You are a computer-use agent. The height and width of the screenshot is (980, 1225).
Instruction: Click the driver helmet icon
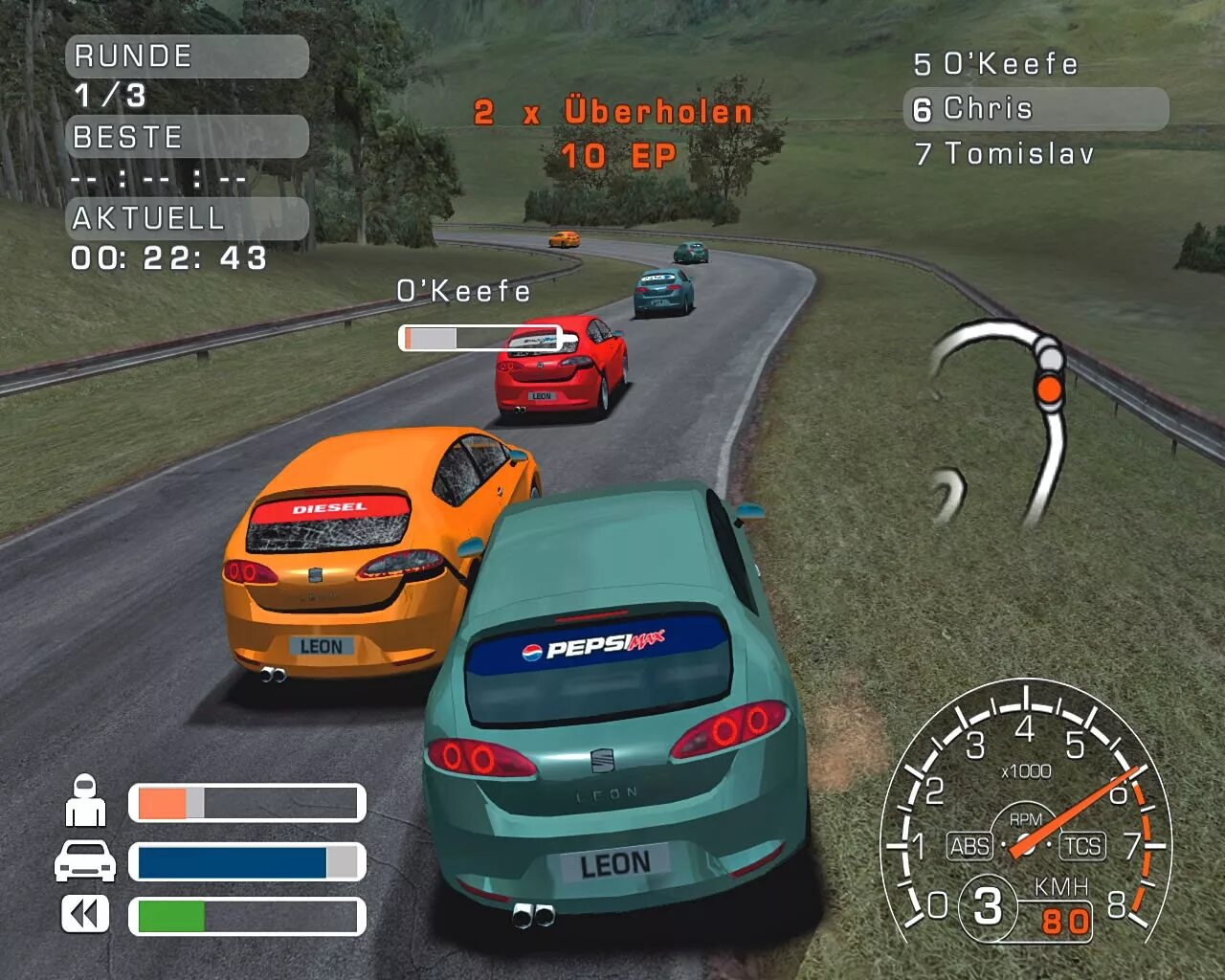coord(85,801)
